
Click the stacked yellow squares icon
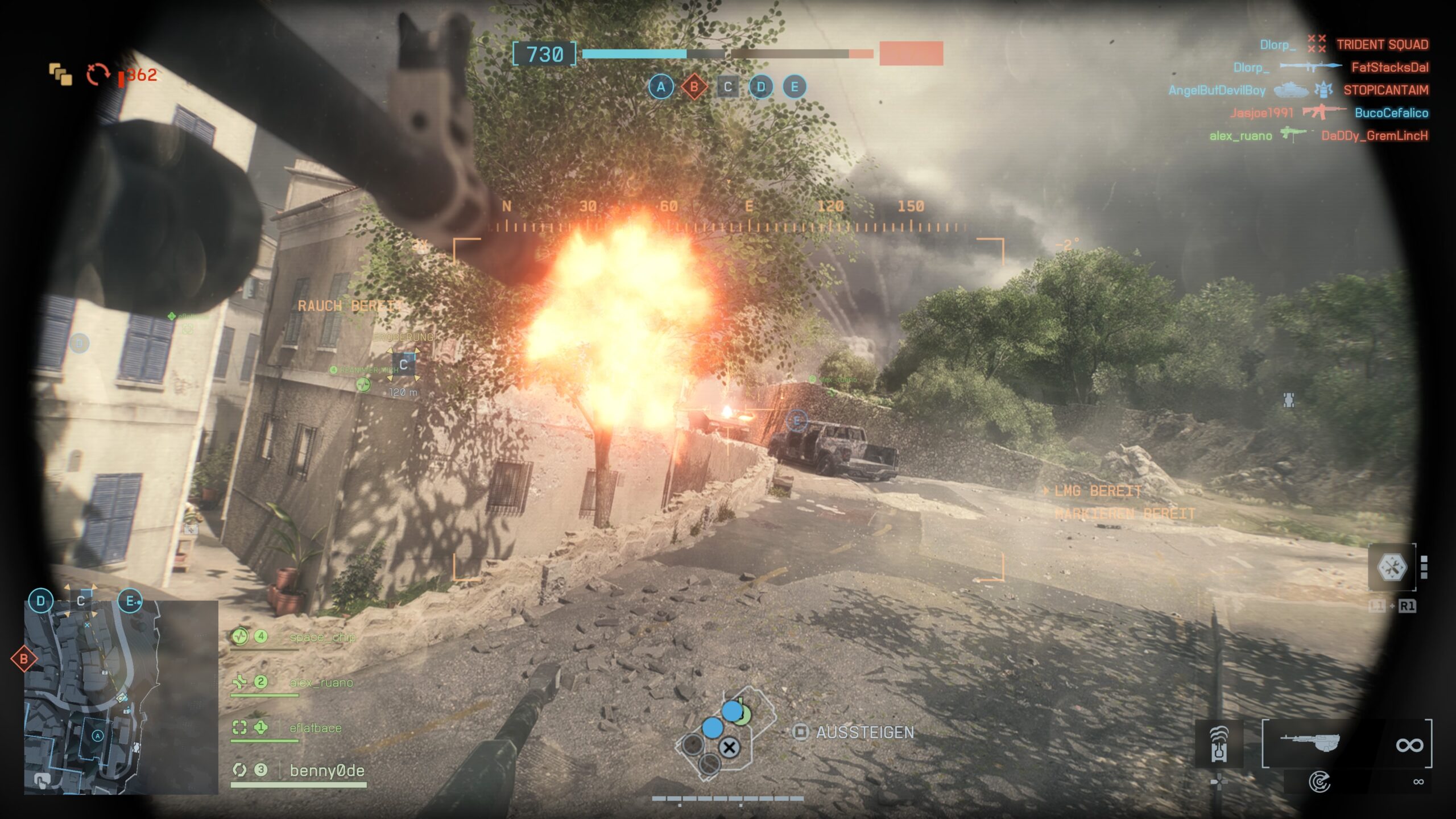point(61,74)
